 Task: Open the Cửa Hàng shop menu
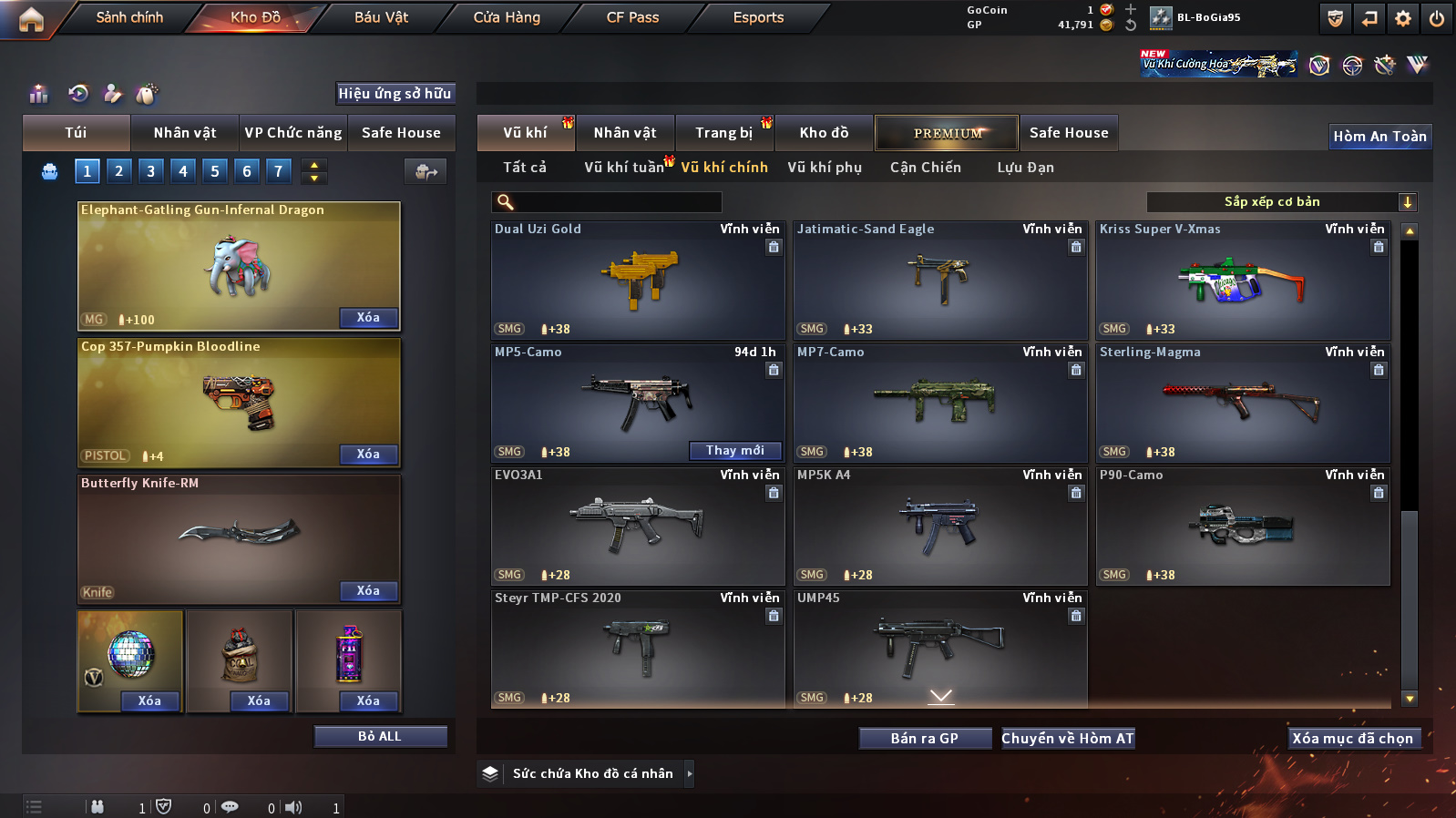coord(507,17)
